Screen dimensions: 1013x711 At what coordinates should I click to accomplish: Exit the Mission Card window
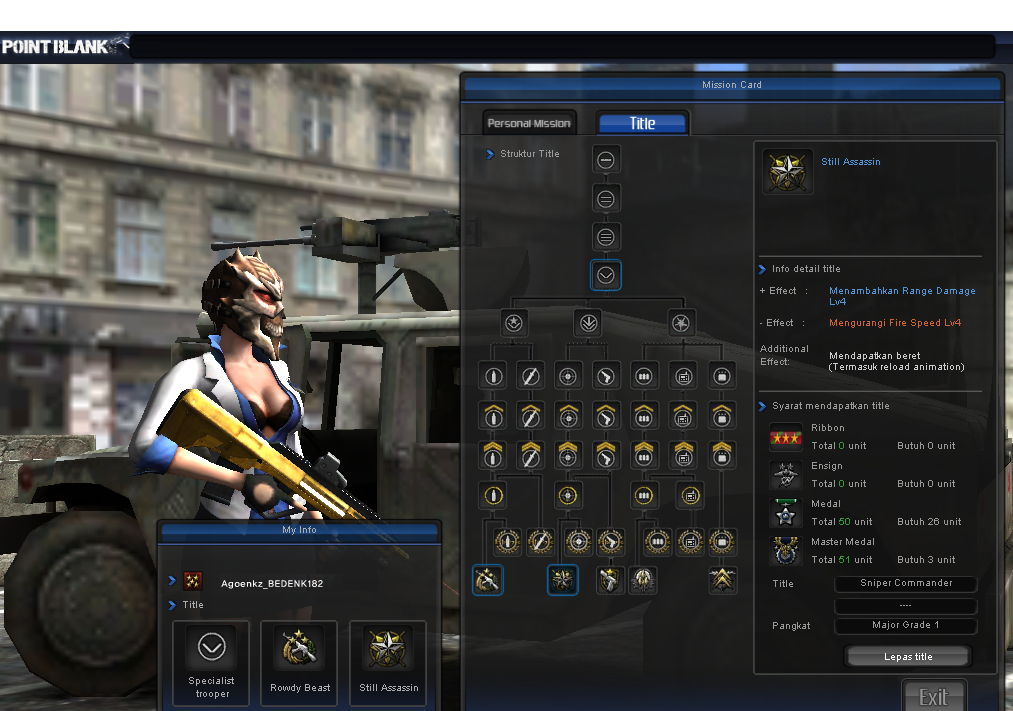click(x=933, y=697)
